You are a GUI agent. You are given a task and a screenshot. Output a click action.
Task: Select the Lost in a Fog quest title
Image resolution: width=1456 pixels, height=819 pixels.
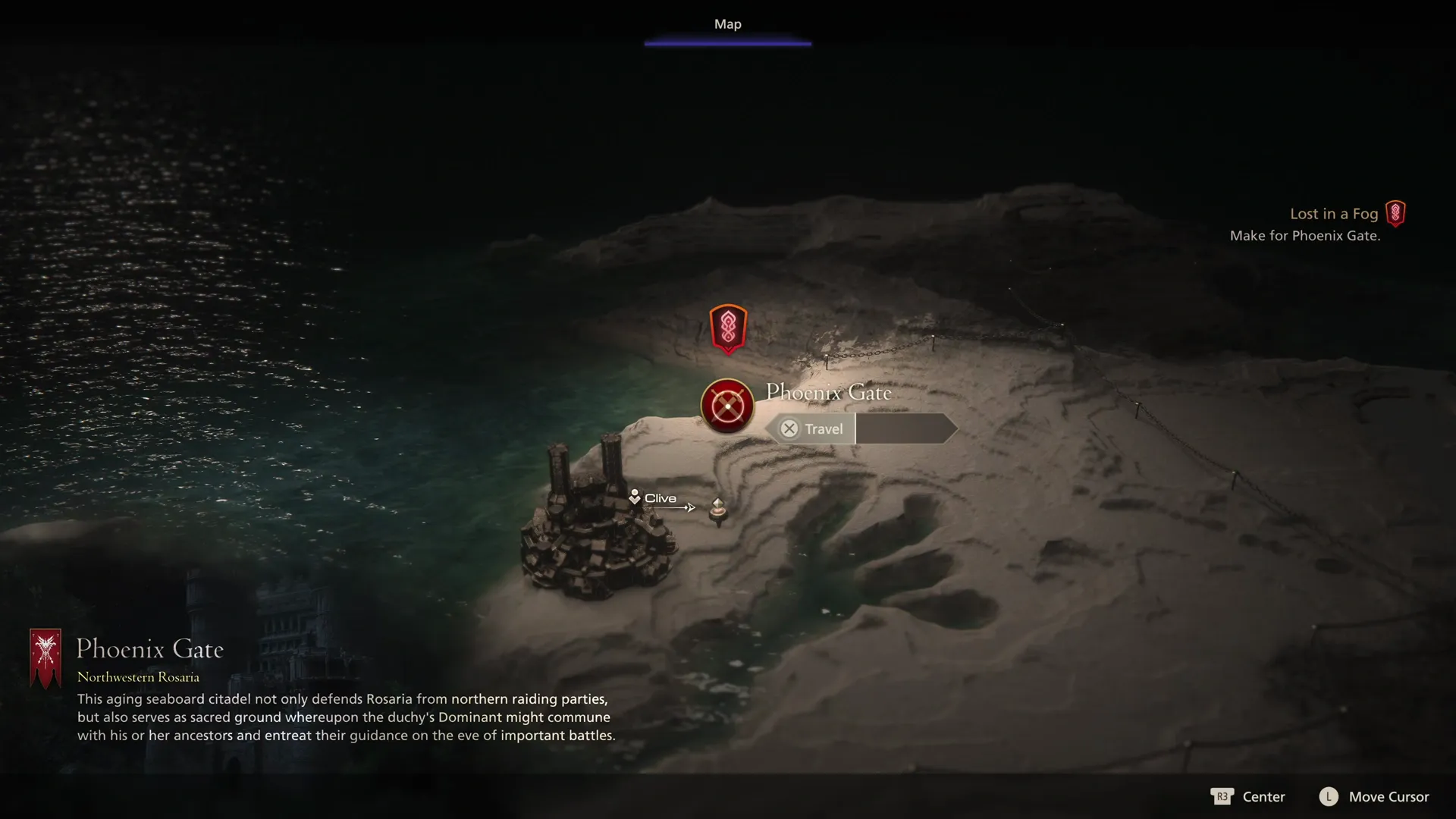pyautogui.click(x=1333, y=214)
